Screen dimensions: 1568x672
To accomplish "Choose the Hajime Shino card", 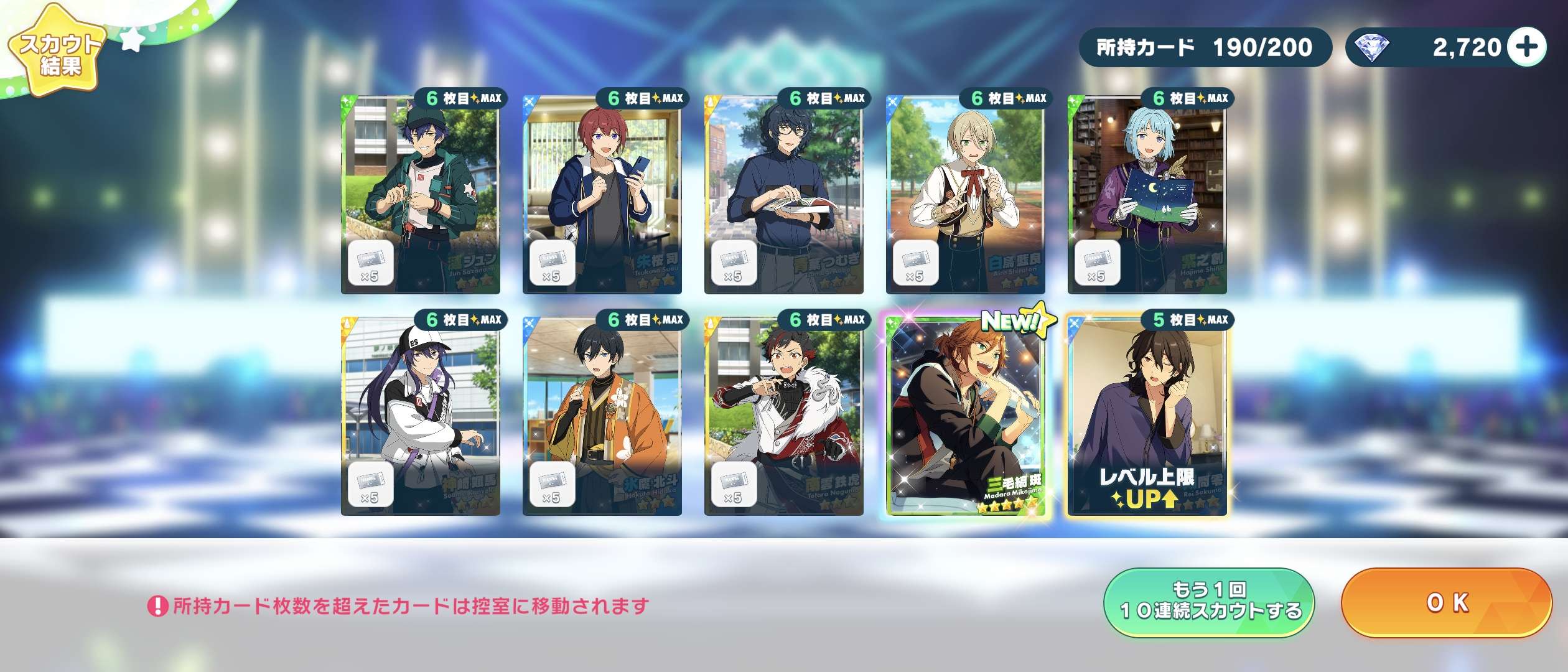I will click(x=1147, y=194).
